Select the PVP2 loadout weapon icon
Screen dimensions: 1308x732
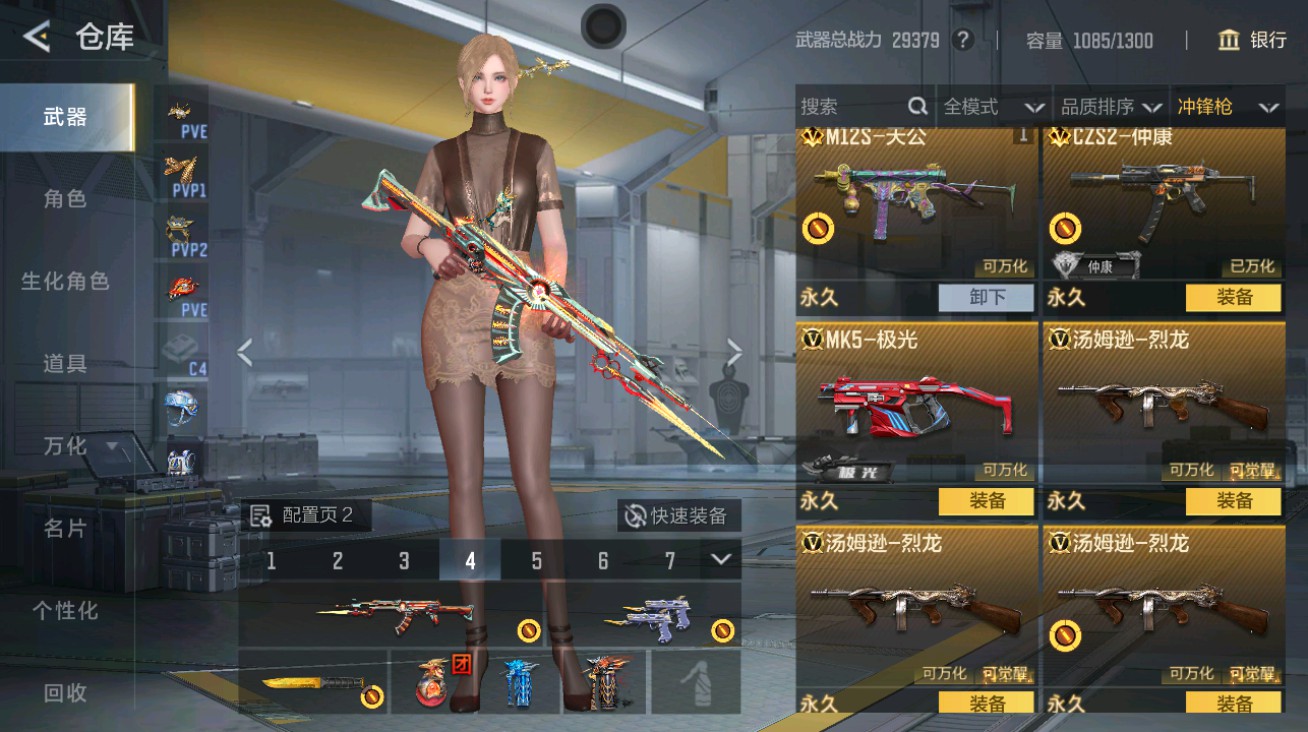180,228
